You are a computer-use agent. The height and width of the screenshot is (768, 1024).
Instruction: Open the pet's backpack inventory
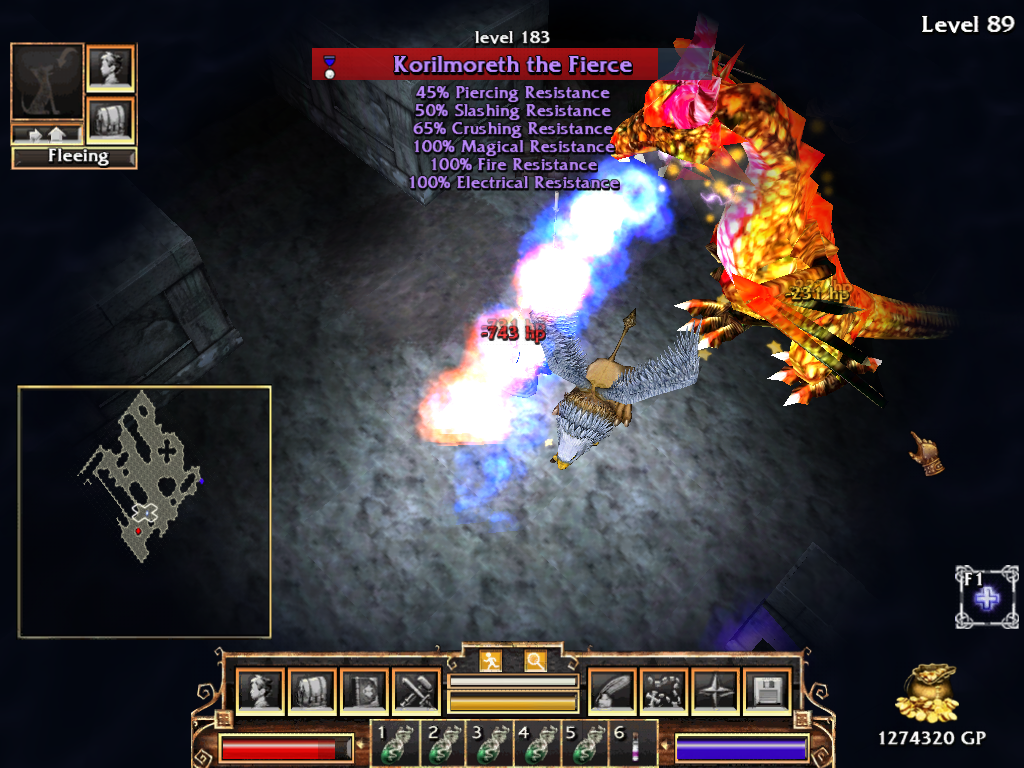[110, 119]
